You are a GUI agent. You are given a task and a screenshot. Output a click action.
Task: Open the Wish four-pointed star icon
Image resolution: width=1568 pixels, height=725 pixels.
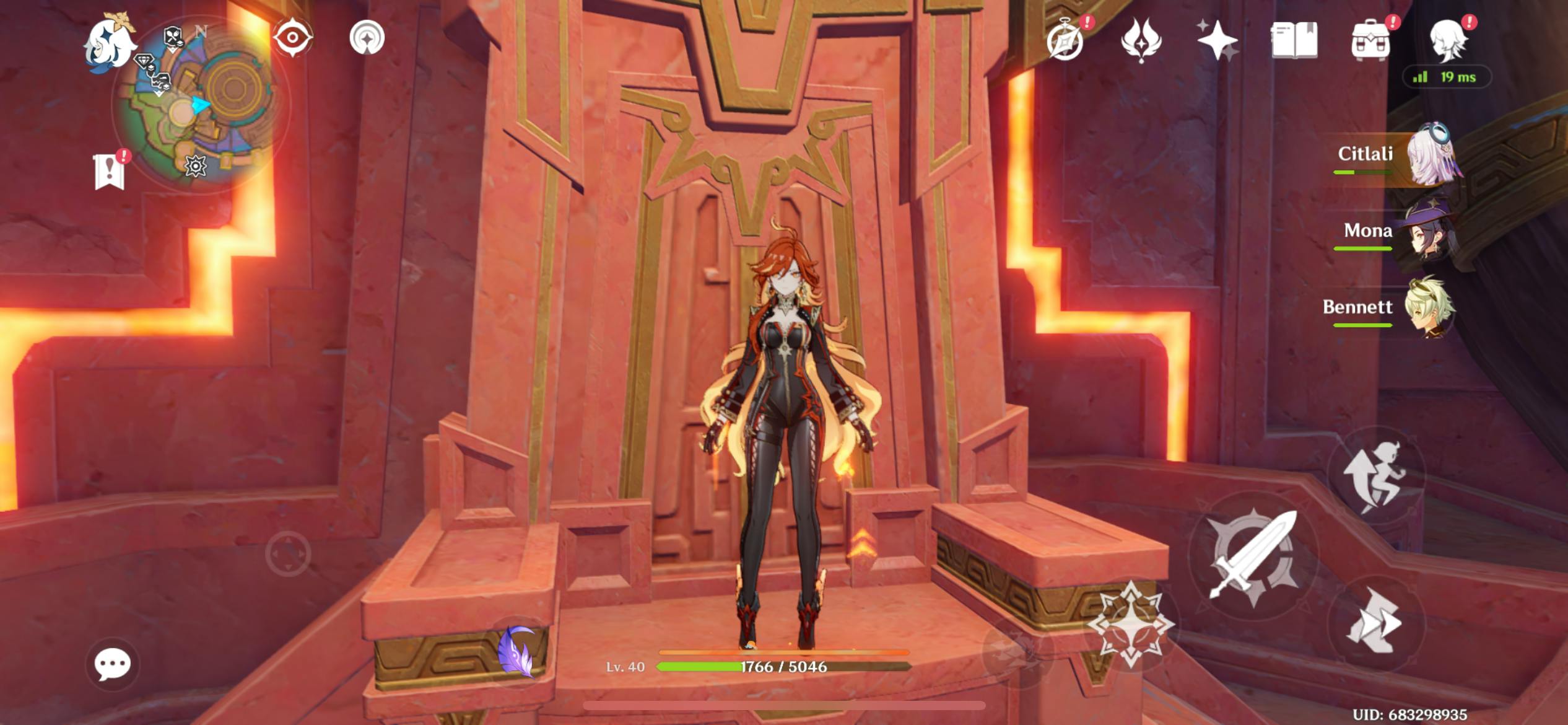click(x=1217, y=41)
